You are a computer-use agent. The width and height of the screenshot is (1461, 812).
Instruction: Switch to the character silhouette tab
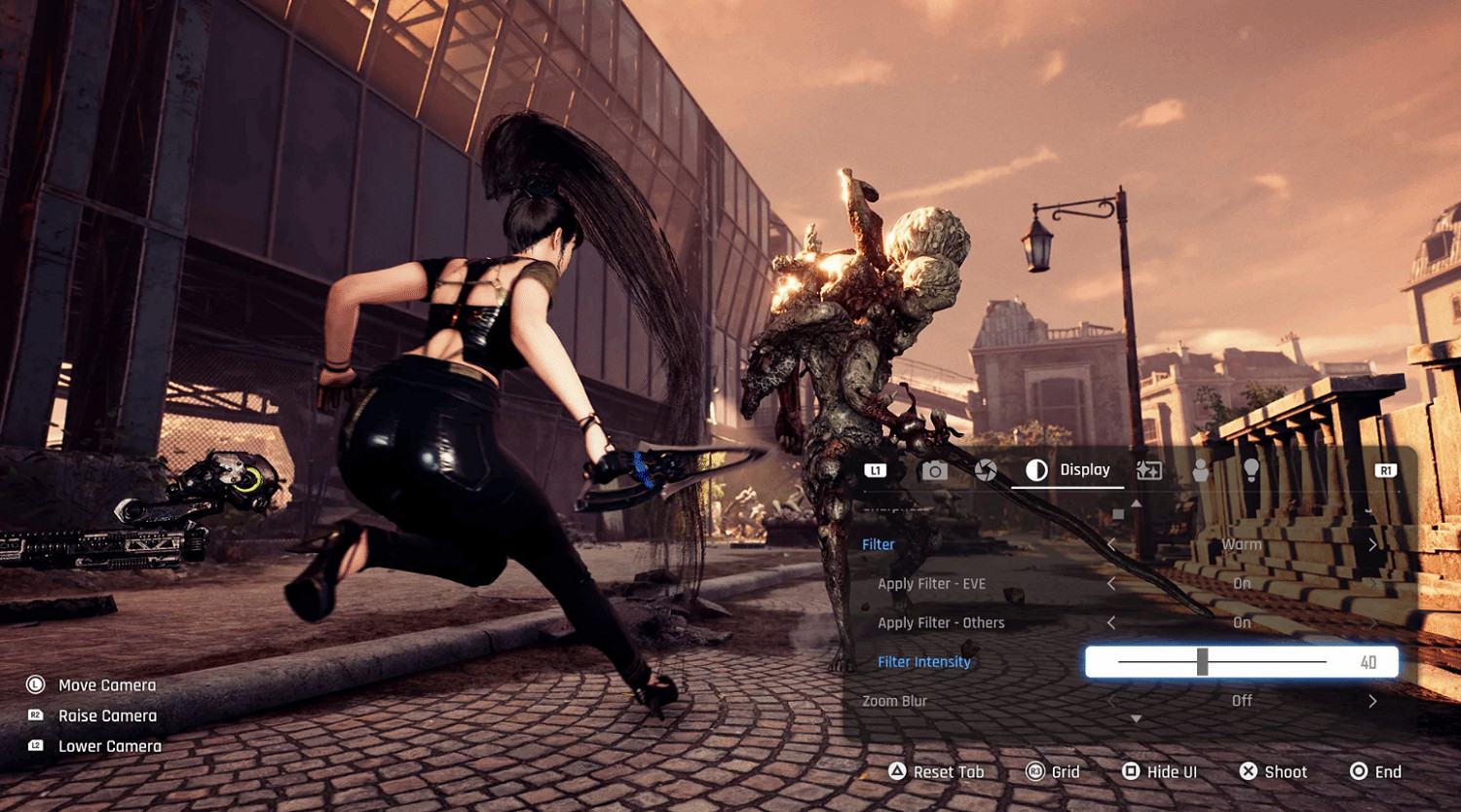pos(1201,471)
